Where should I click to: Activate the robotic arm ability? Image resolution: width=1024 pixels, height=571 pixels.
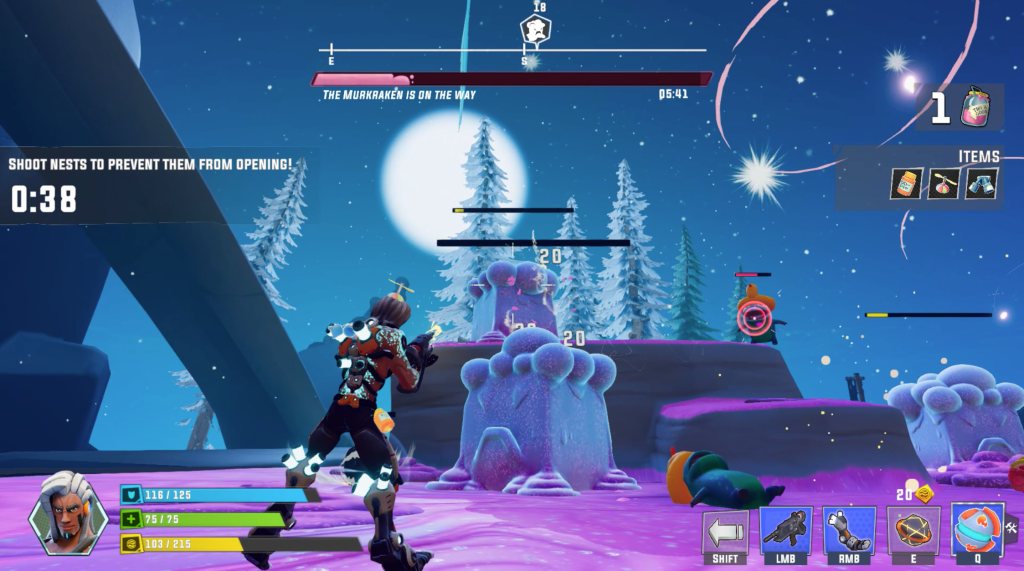849,530
